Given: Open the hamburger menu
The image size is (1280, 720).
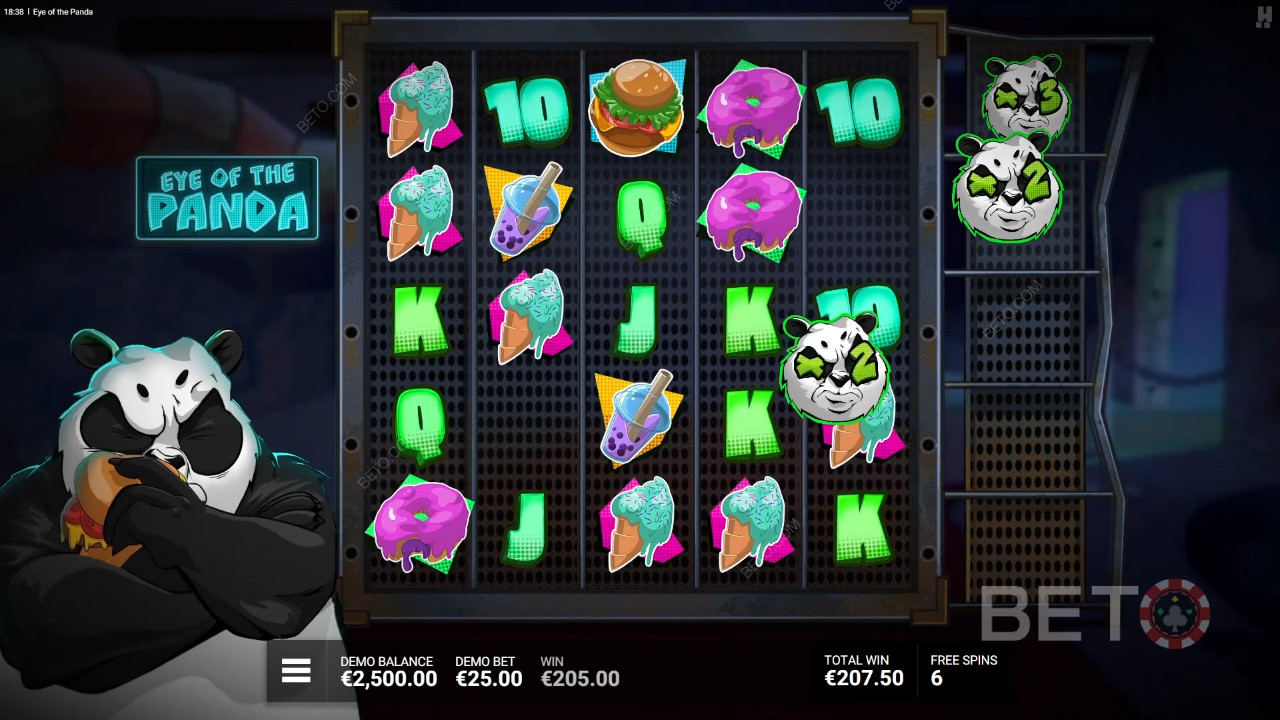Looking at the screenshot, I should pyautogui.click(x=296, y=671).
